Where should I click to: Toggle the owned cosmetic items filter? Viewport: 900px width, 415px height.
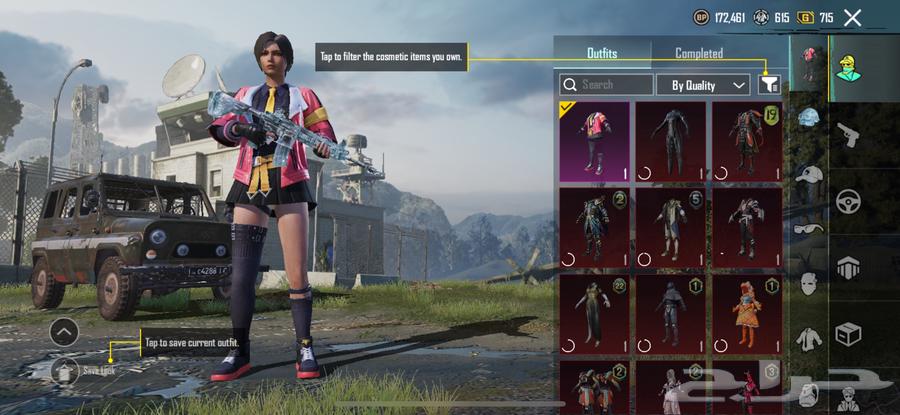[768, 85]
